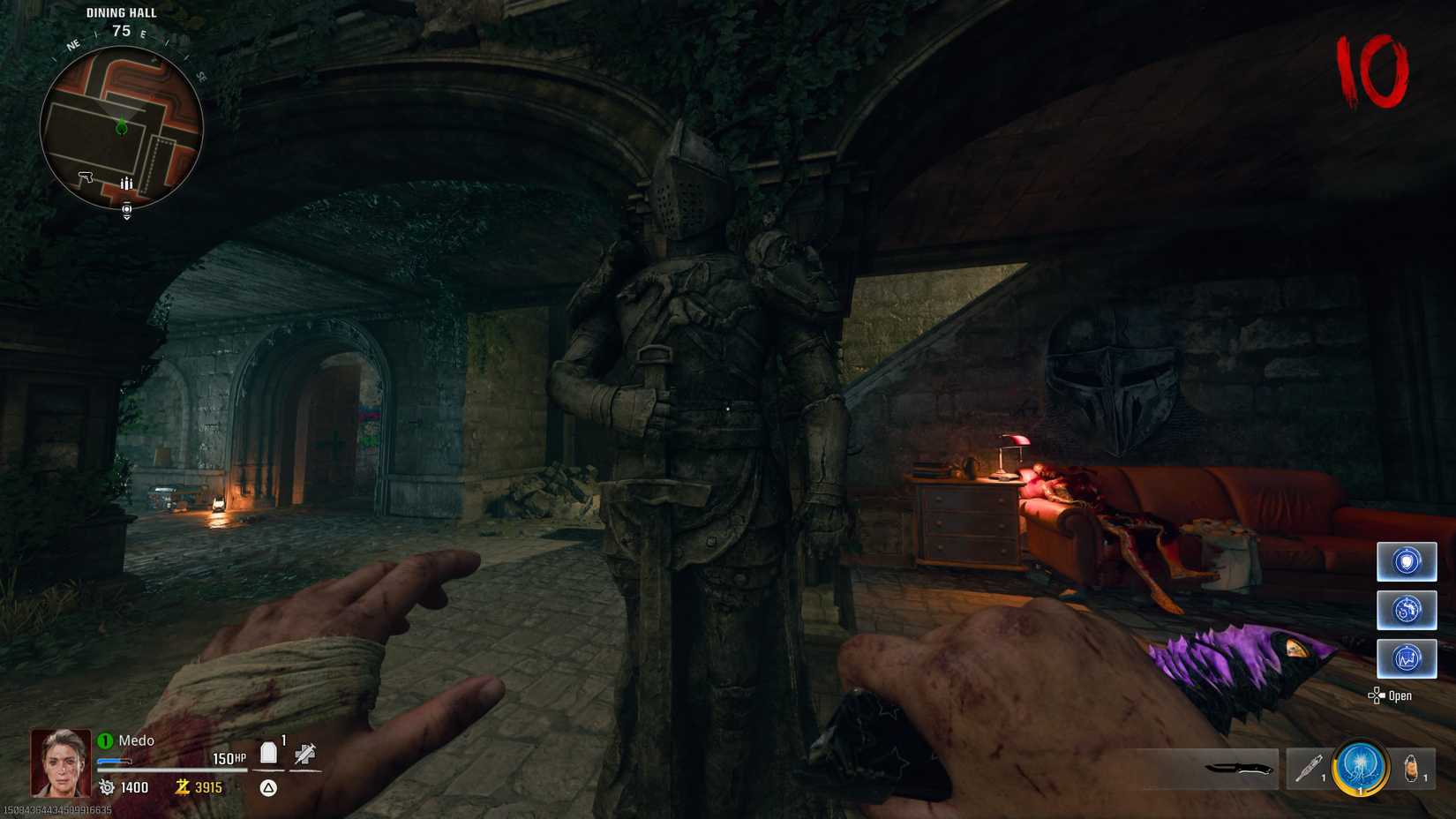The image size is (1456, 819).
Task: Select the DINING HALL location label
Action: pos(119,12)
